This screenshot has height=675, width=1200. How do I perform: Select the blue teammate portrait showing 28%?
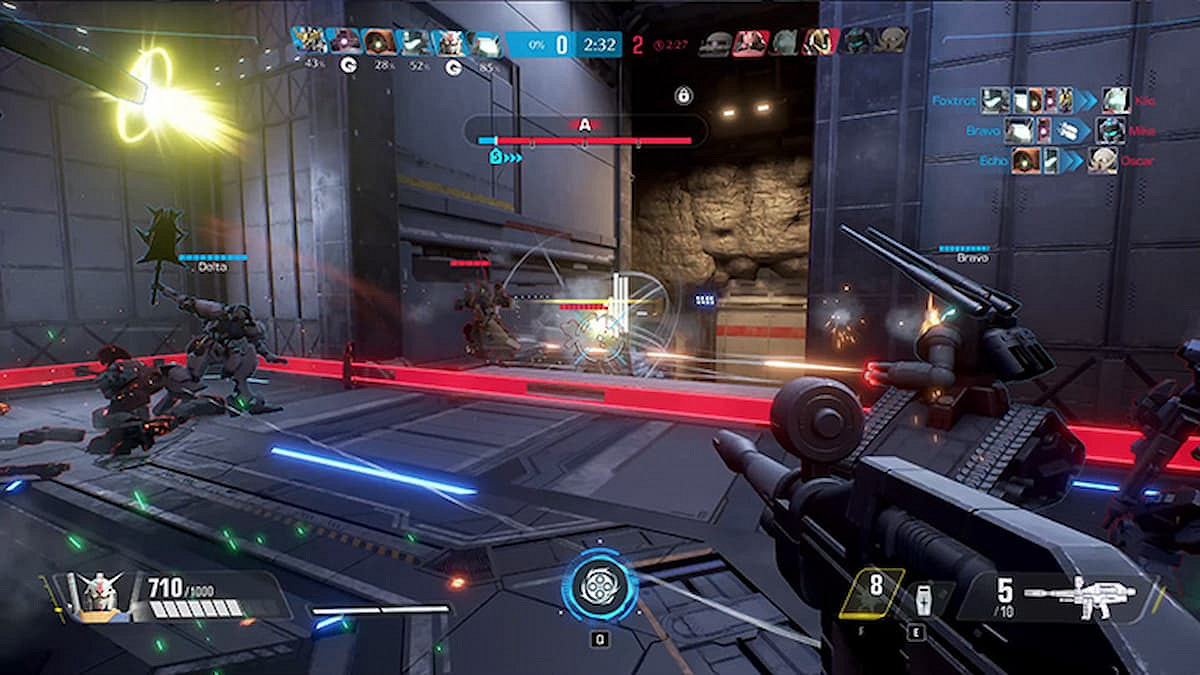click(379, 42)
